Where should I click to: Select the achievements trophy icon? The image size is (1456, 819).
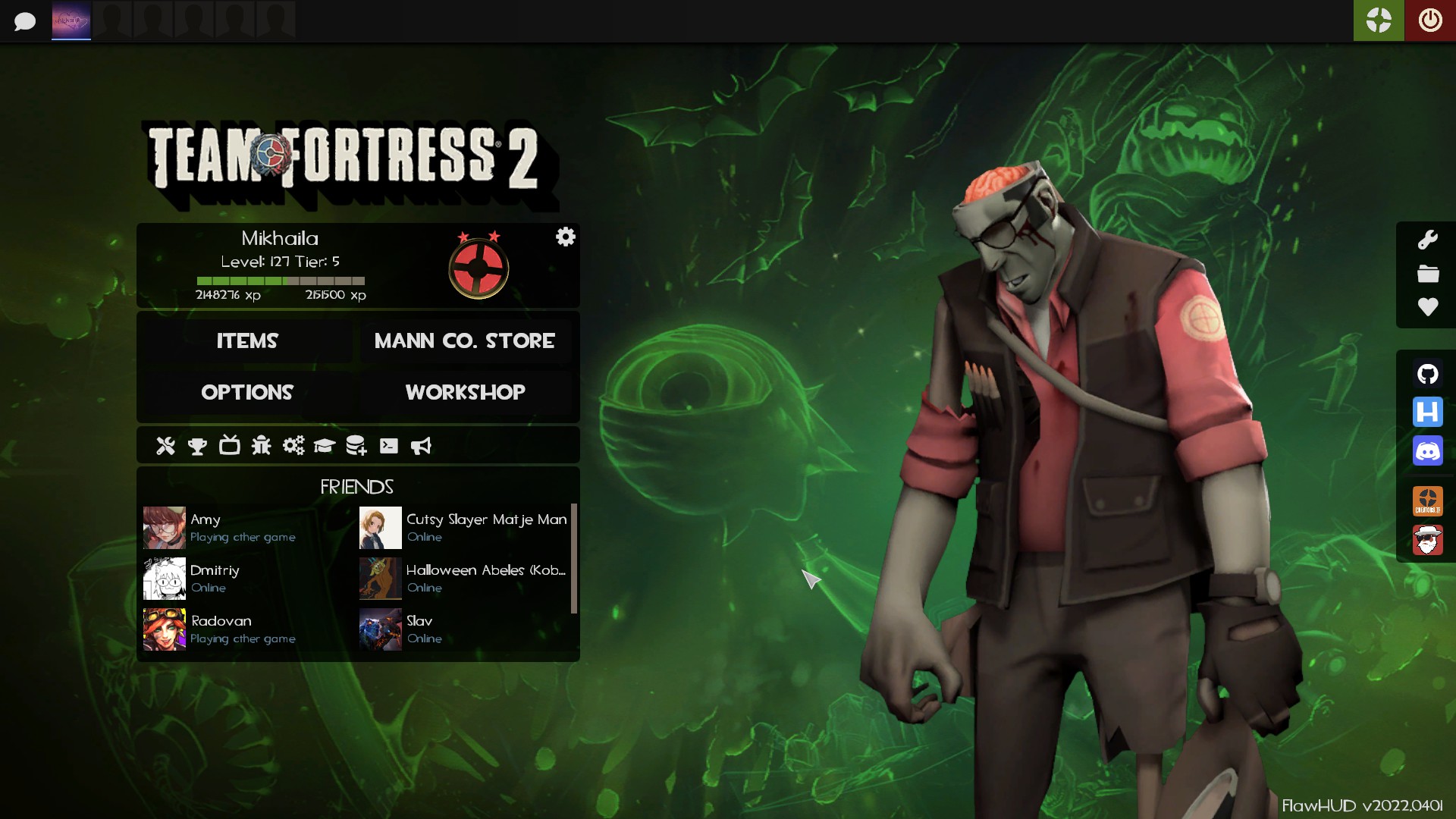197,446
